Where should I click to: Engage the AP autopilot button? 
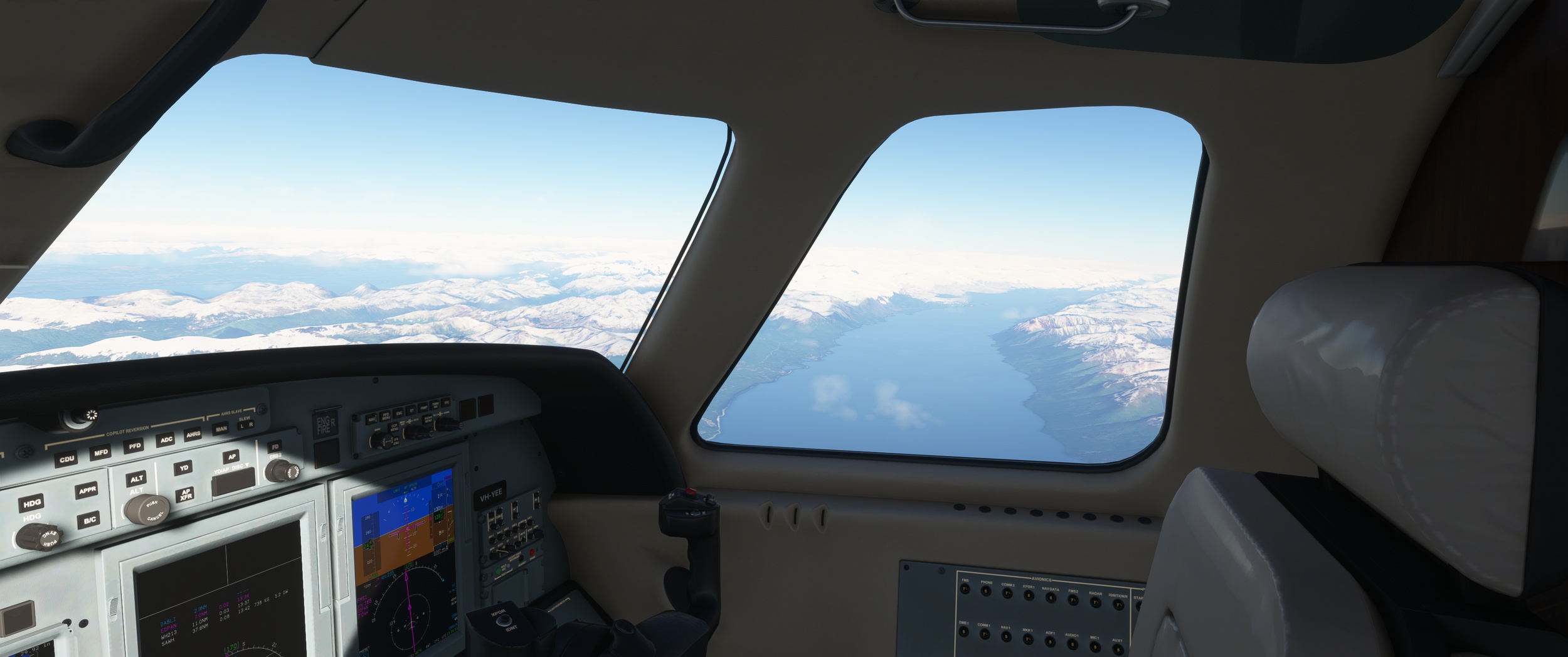click(x=231, y=457)
